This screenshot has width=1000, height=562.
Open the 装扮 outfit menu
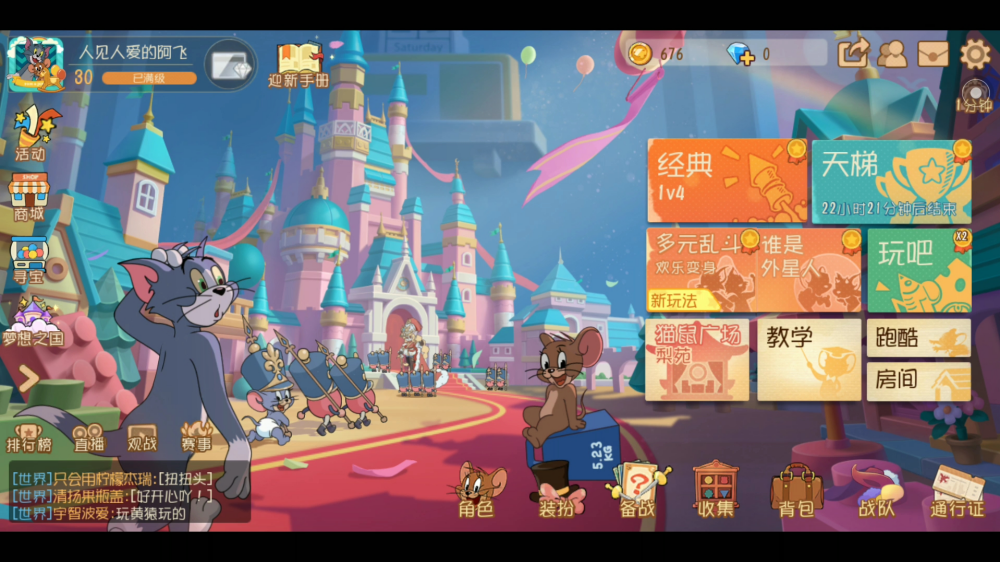click(x=556, y=491)
